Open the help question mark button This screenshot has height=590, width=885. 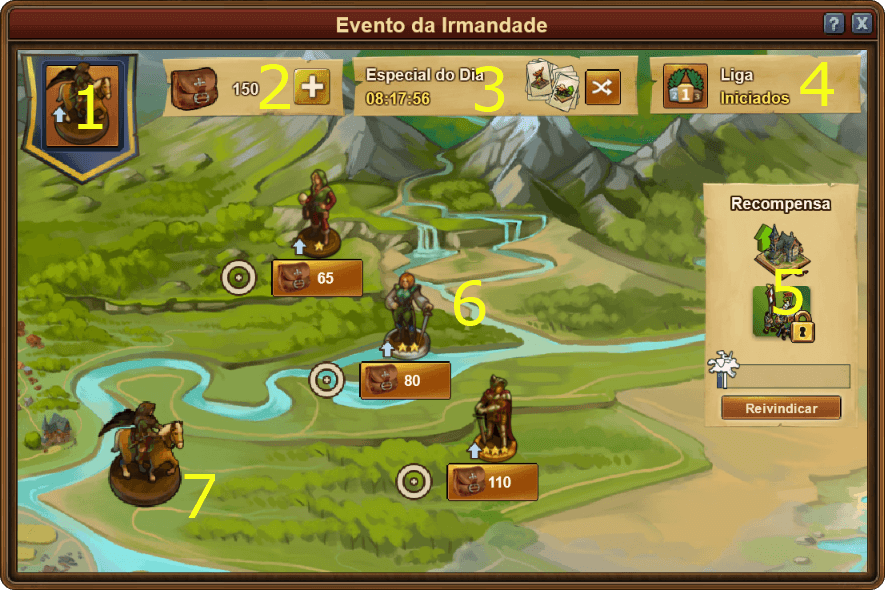click(834, 24)
